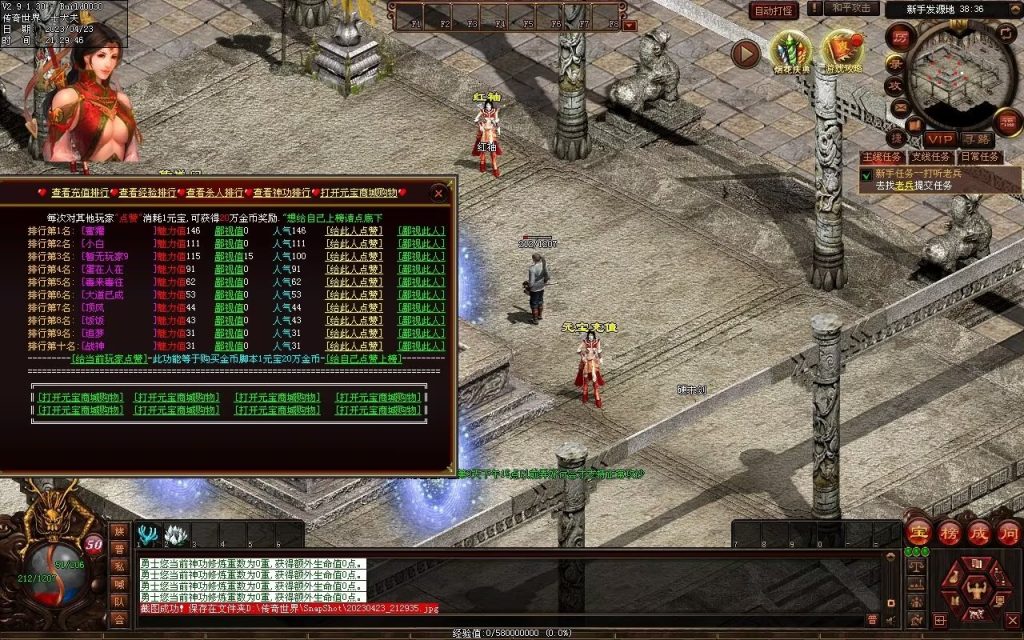Show the 查看杀人排行 kill ranking

point(216,193)
